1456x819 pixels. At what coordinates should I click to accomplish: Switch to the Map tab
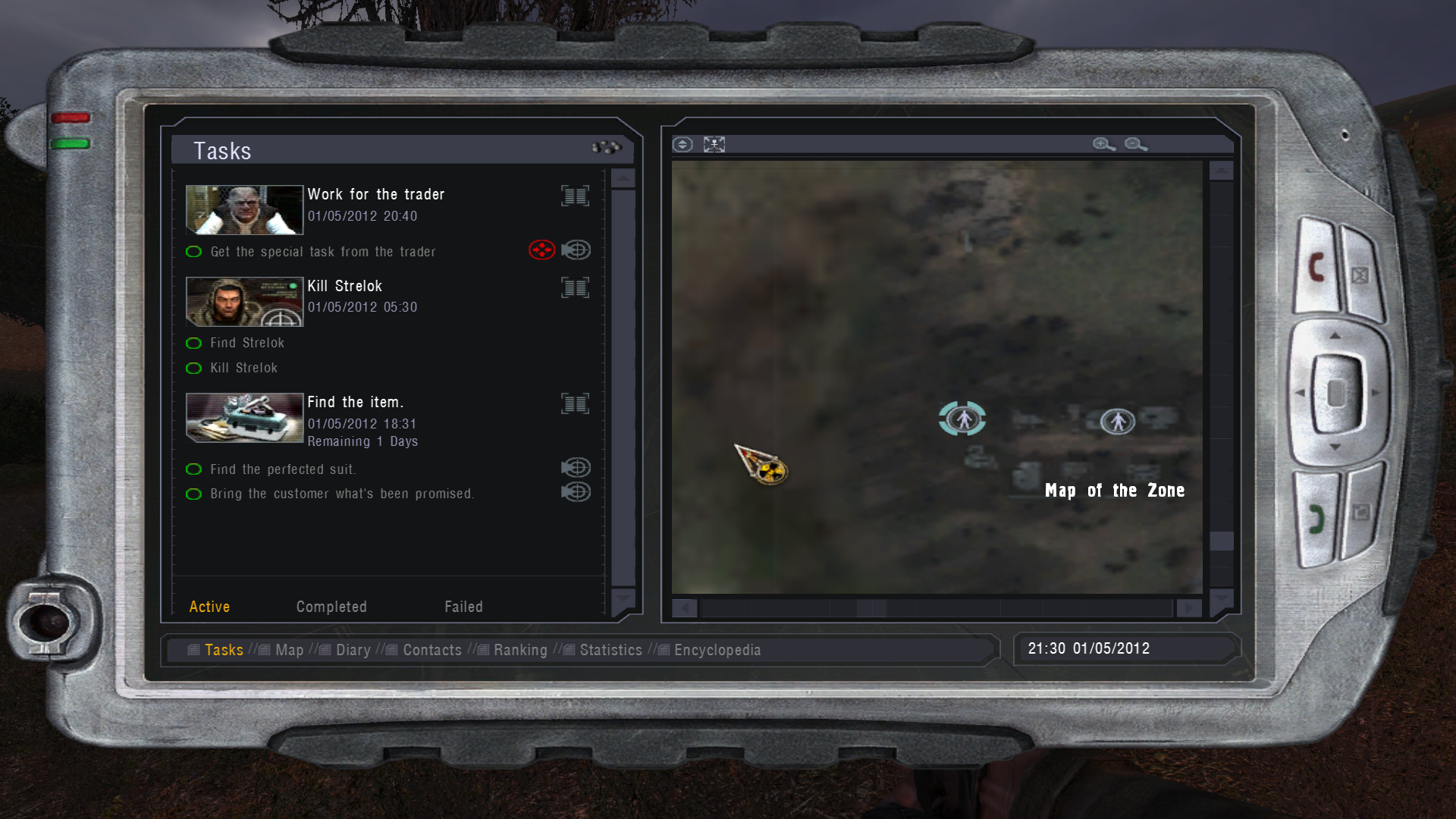tap(289, 650)
